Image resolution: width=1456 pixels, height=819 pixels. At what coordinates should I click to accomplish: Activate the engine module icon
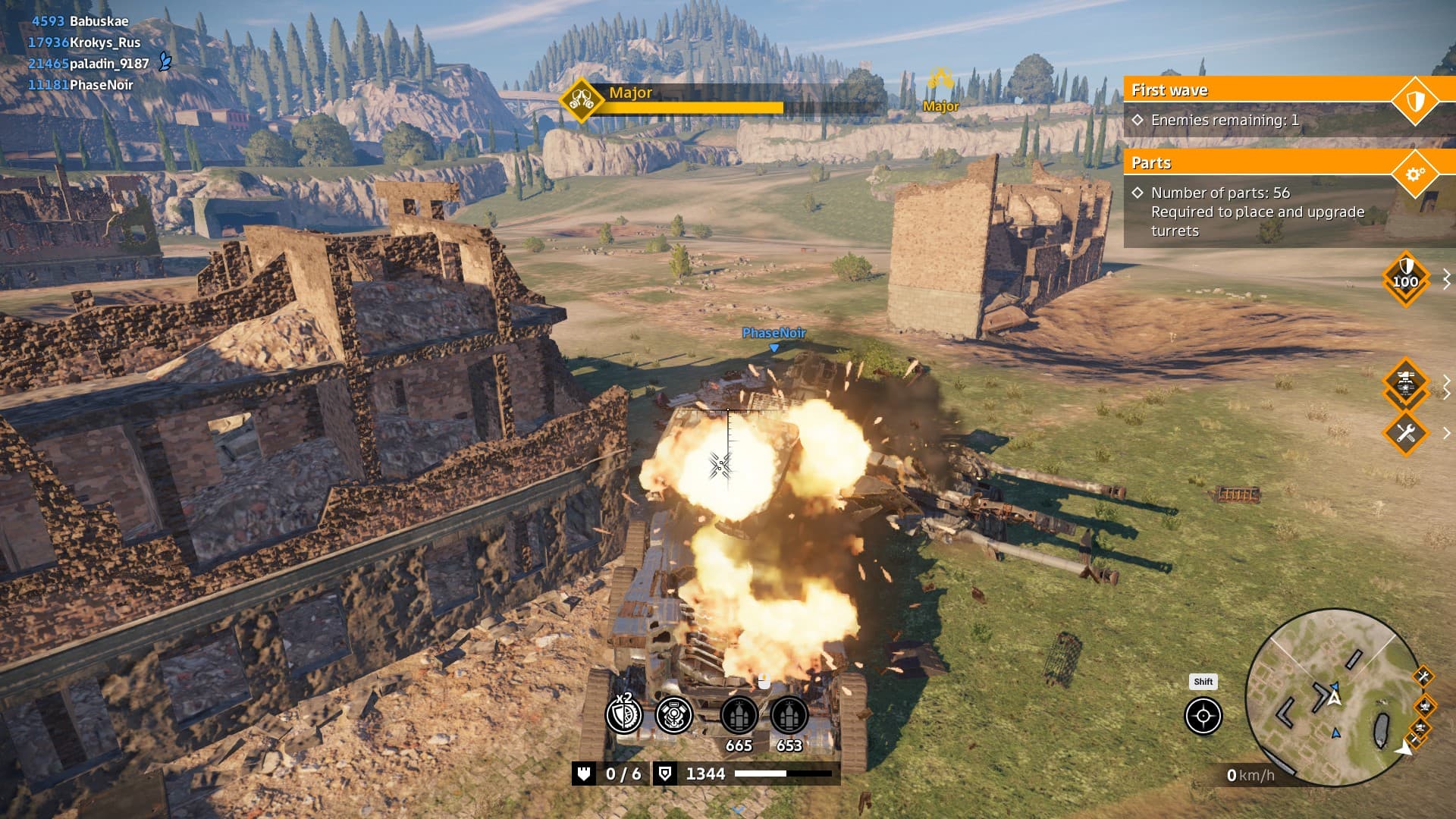pos(673,714)
